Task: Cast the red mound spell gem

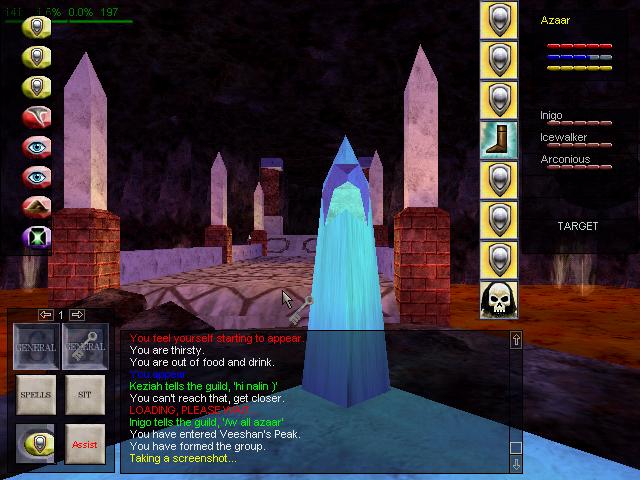Action: pyautogui.click(x=37, y=209)
